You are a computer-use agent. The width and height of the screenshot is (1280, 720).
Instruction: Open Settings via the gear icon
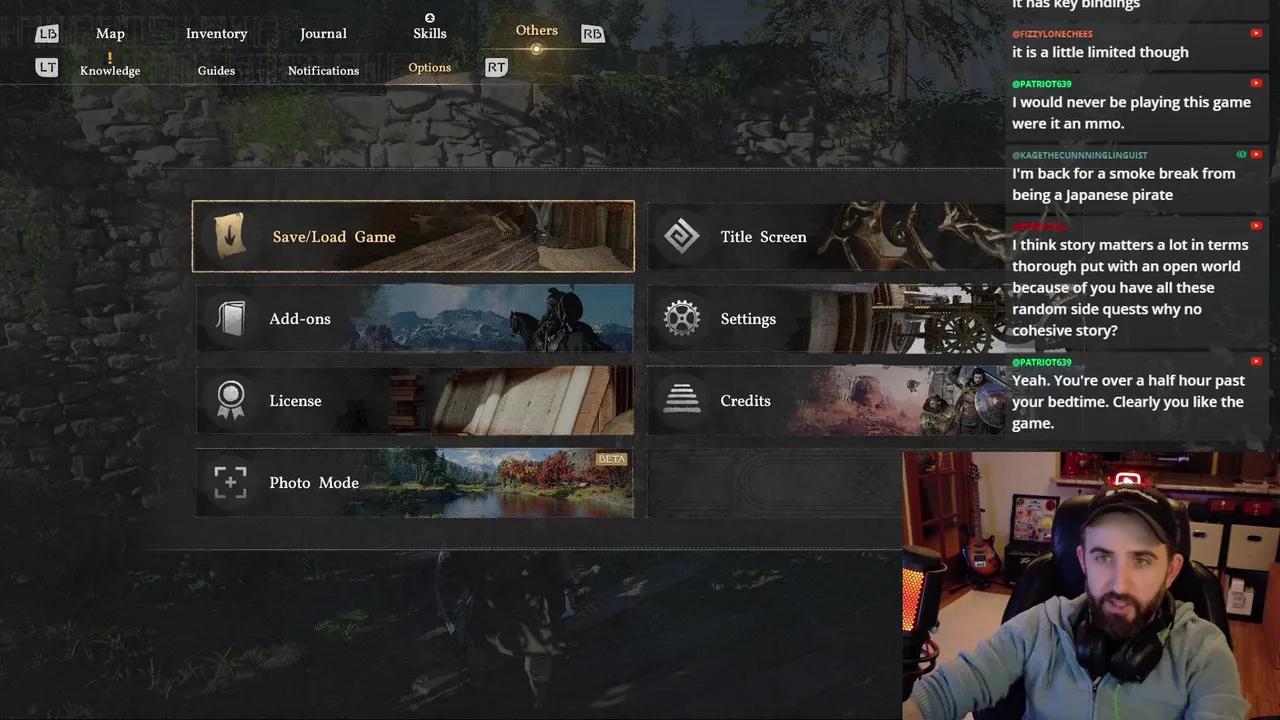[x=682, y=318]
